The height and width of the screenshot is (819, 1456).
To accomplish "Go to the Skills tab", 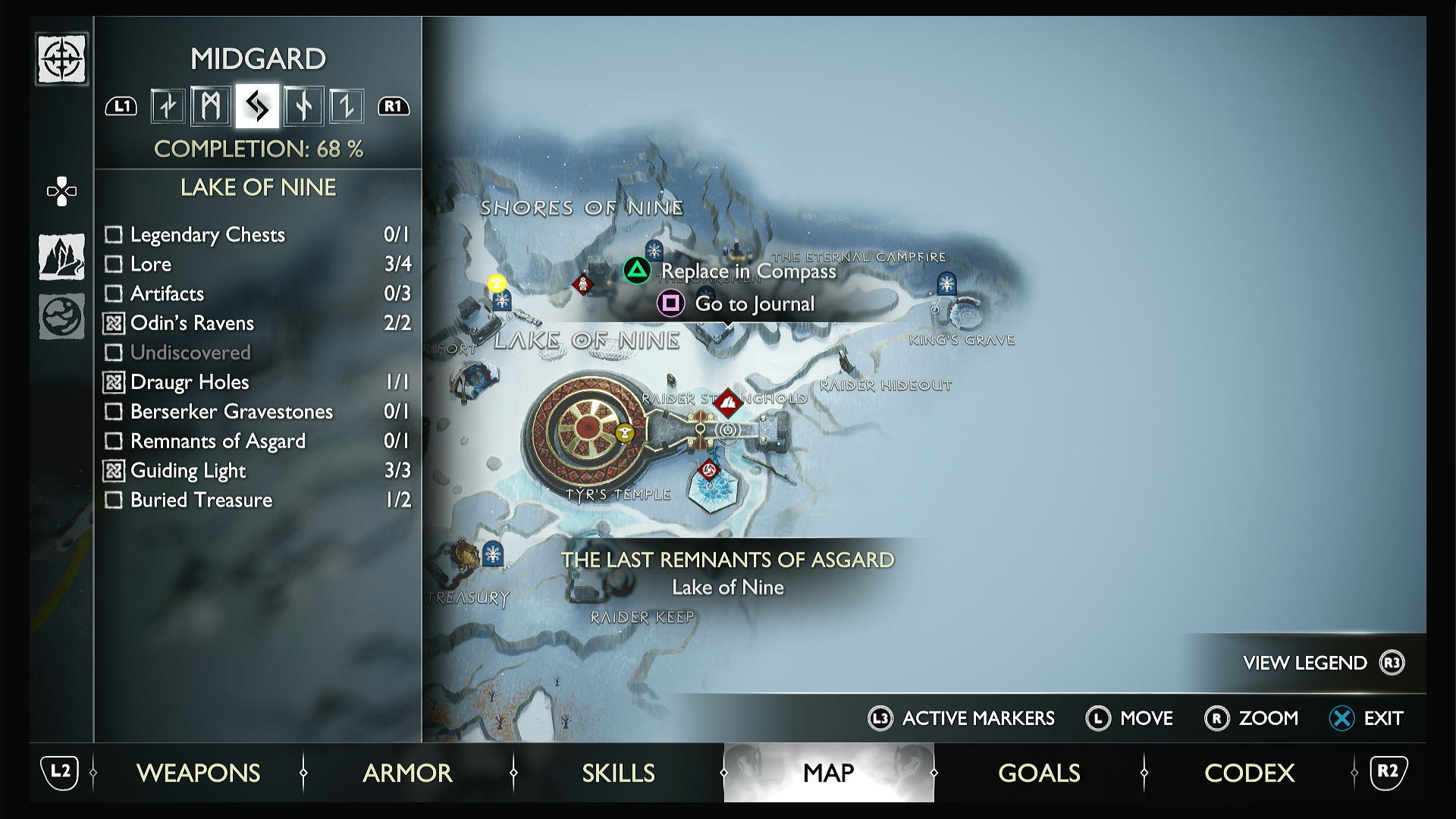I will click(x=618, y=773).
